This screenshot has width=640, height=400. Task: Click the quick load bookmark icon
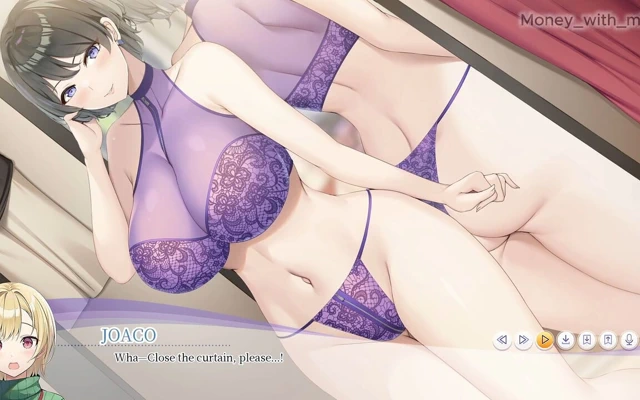[608, 341]
